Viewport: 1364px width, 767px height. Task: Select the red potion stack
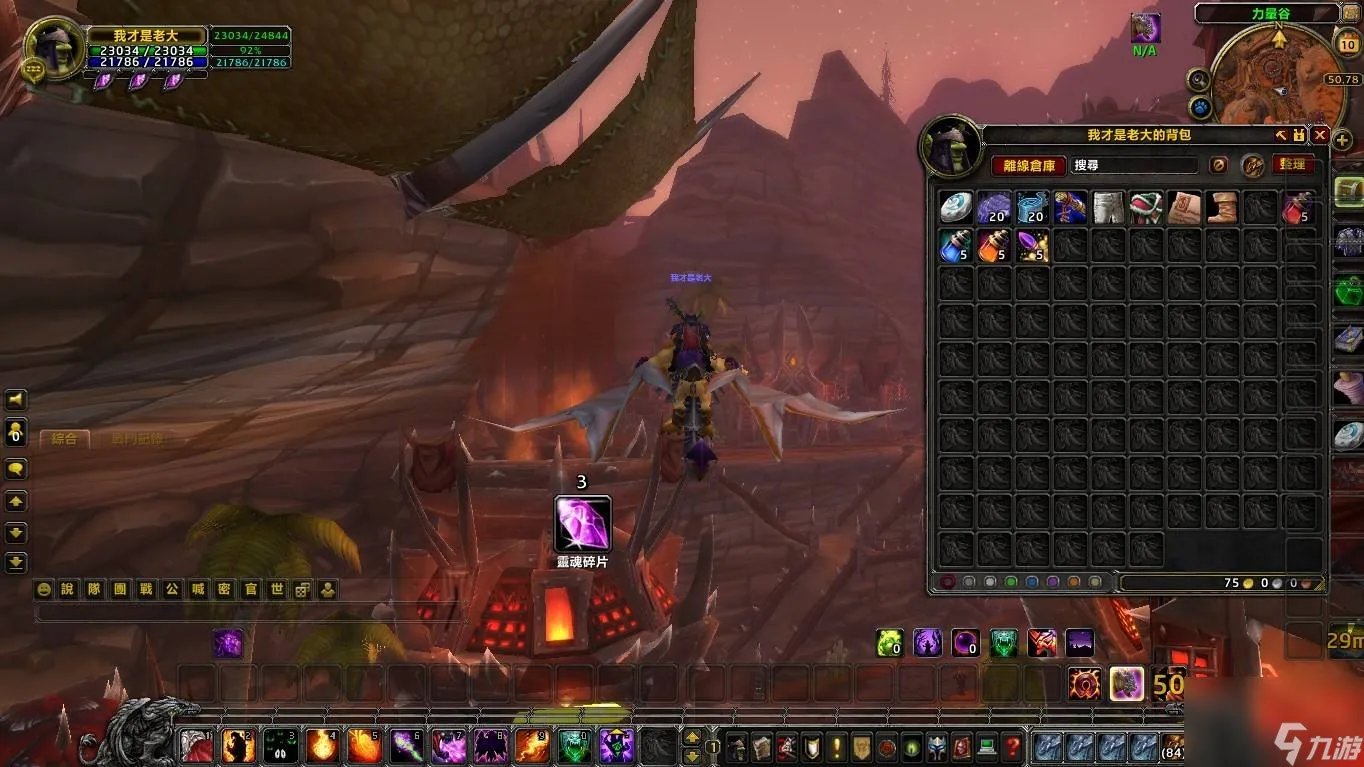point(1298,207)
